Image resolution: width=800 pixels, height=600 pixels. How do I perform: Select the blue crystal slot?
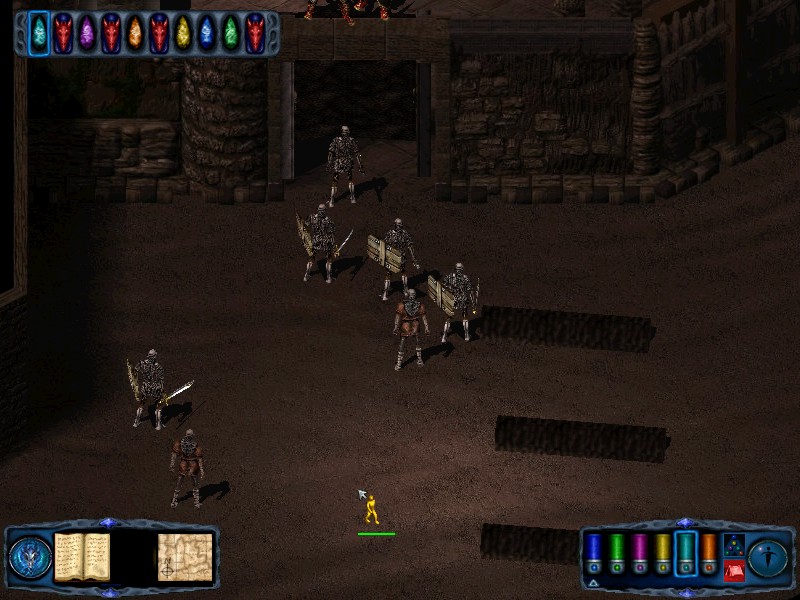point(207,33)
